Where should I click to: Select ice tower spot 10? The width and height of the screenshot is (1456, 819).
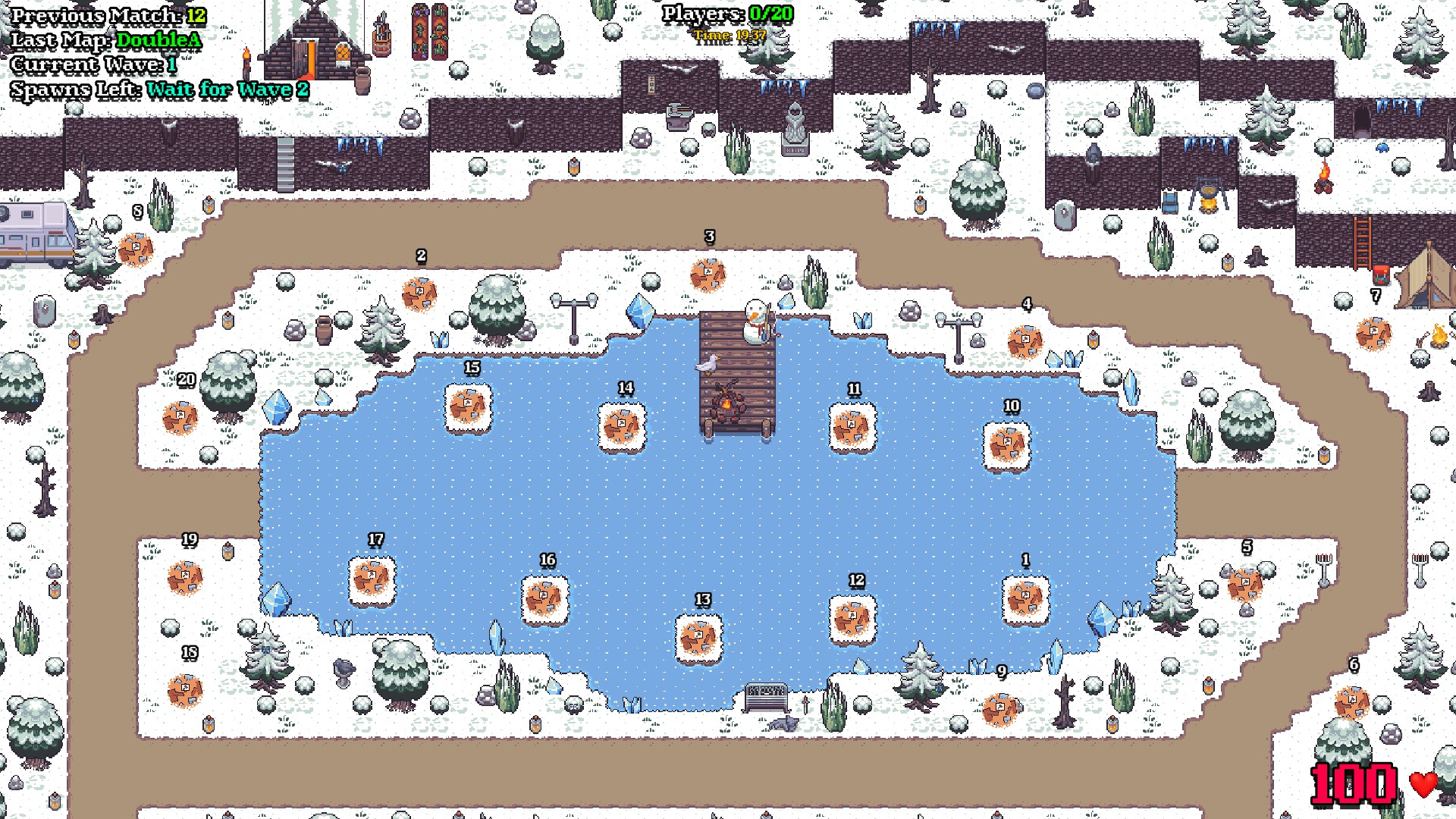[1006, 445]
